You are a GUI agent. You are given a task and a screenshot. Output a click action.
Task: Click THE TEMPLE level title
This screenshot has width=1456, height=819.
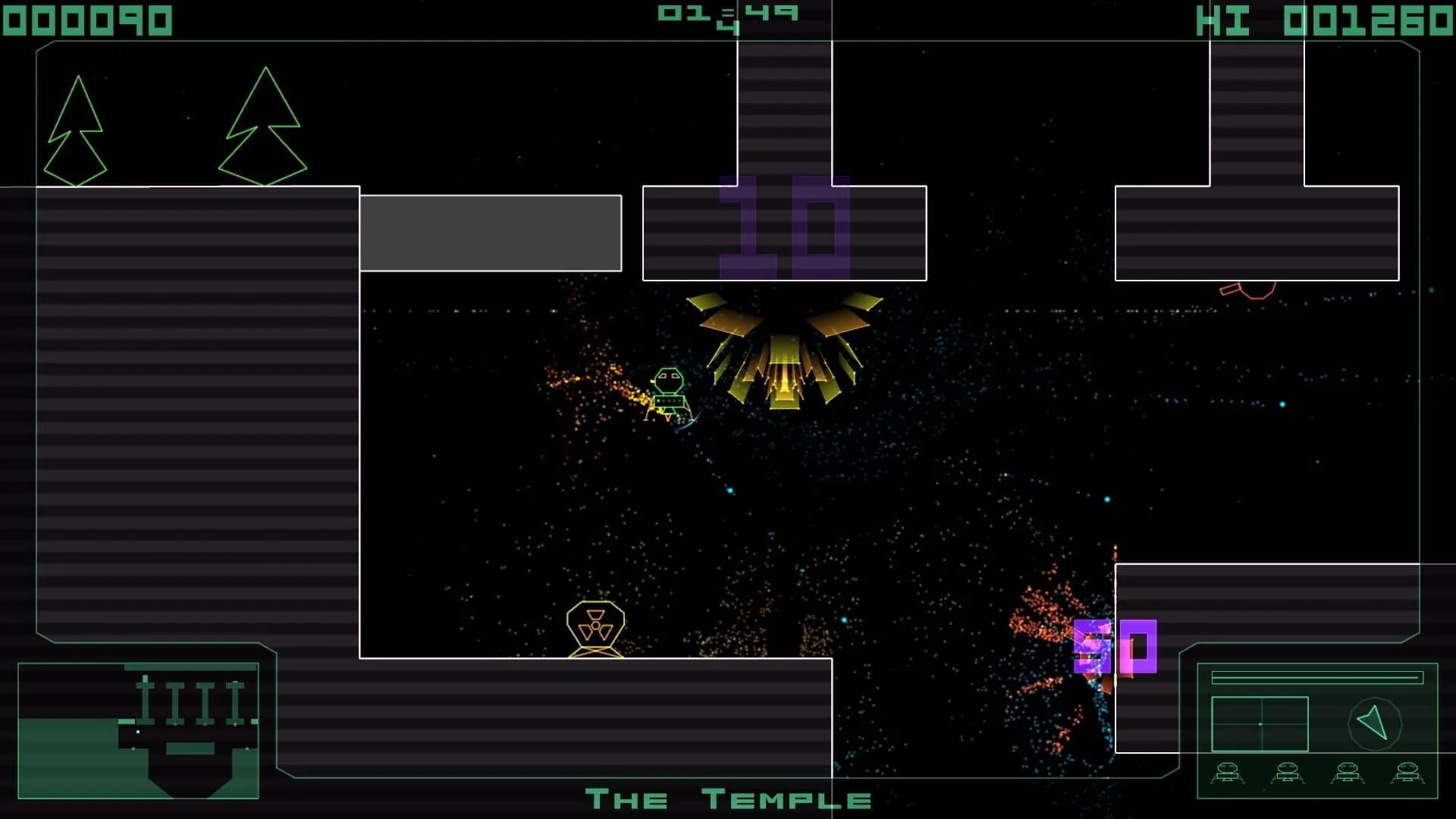point(730,799)
